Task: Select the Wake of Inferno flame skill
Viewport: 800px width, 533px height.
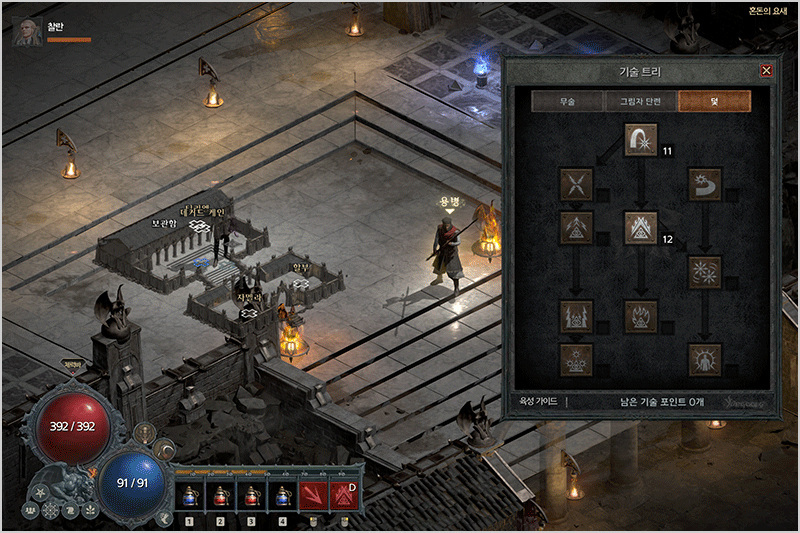Action: (x=640, y=317)
